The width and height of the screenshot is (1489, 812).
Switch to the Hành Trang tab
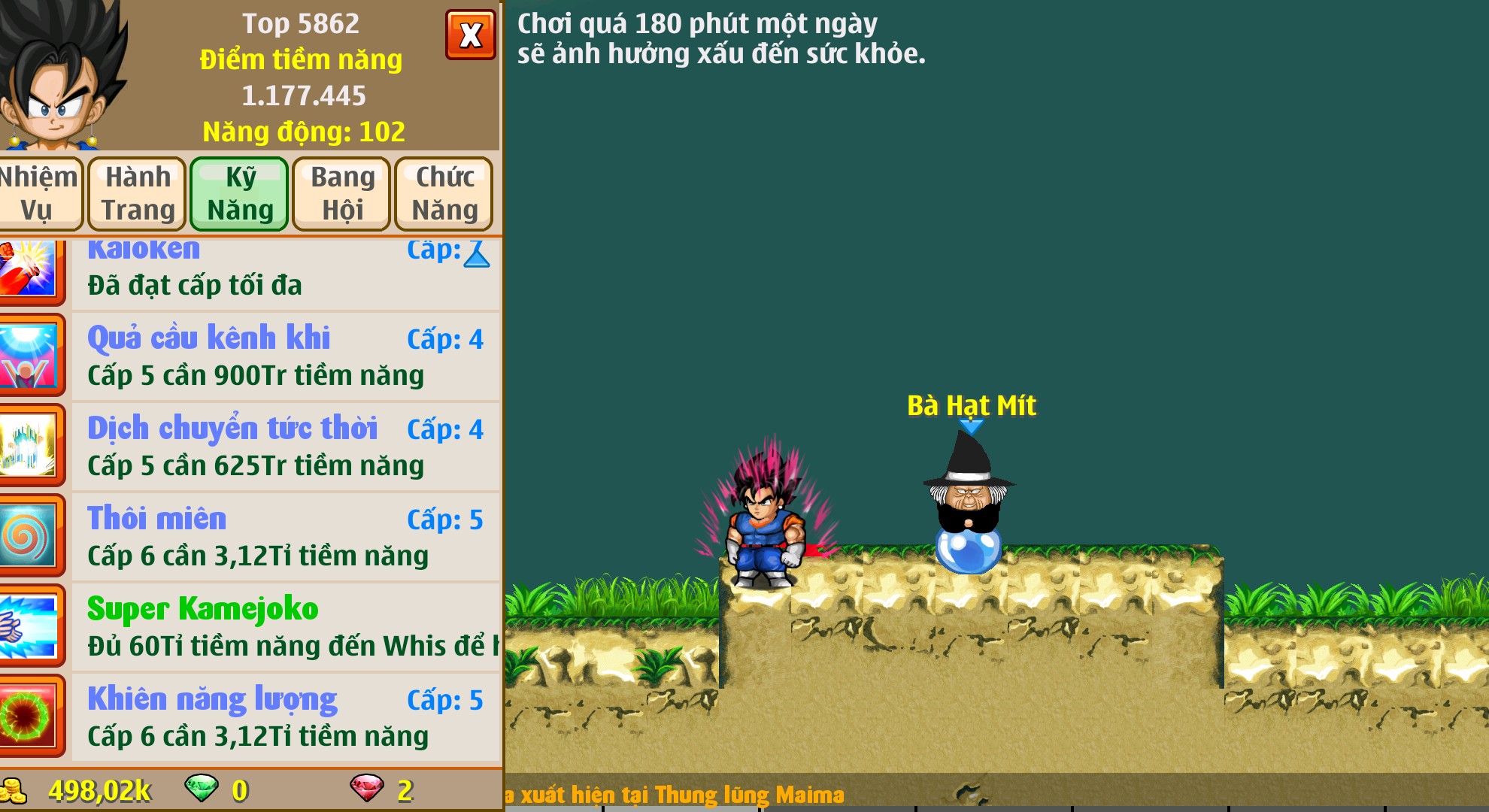(x=137, y=193)
